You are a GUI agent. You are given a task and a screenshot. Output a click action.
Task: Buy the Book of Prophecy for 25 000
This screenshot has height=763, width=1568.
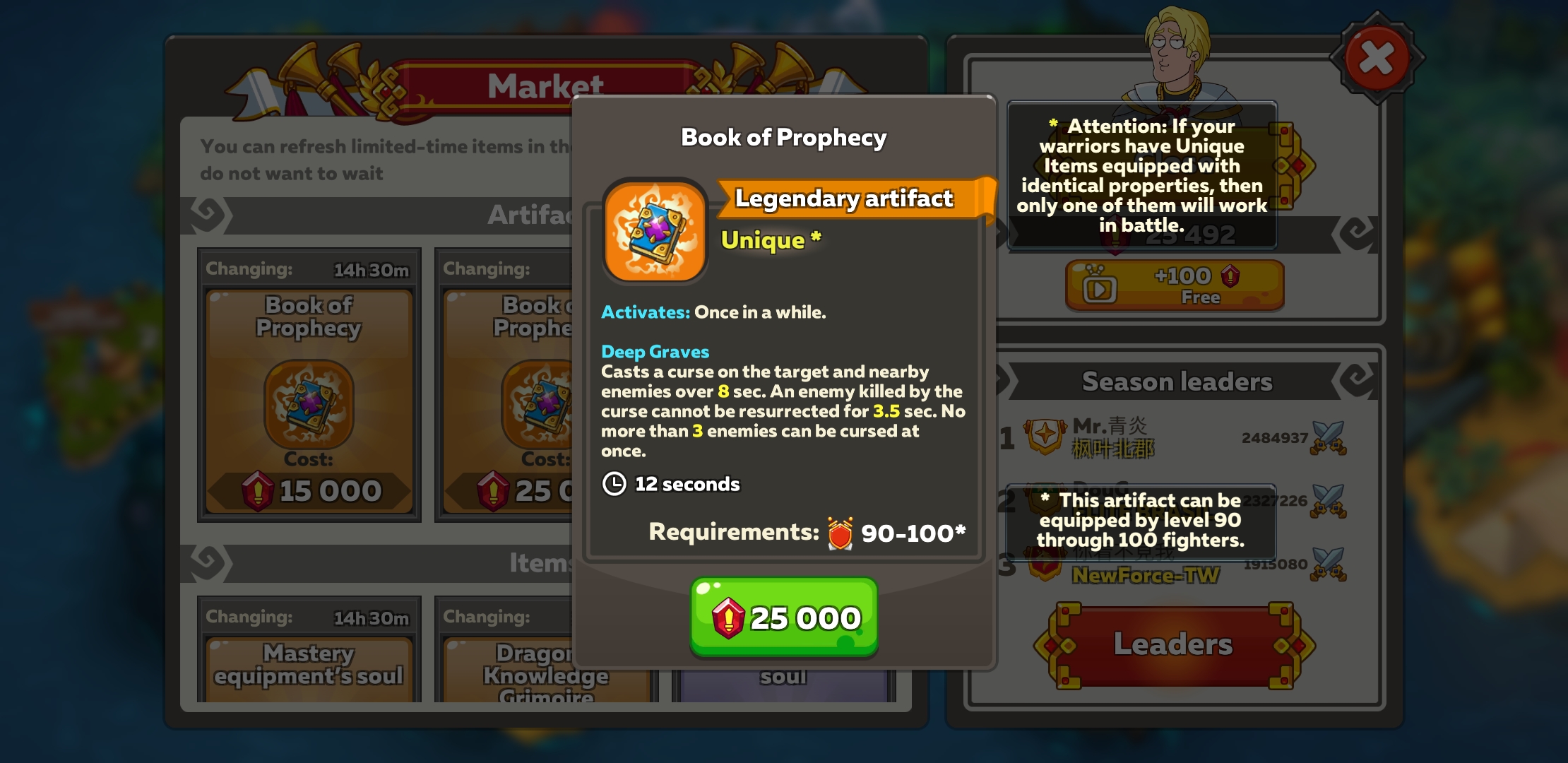coord(783,616)
